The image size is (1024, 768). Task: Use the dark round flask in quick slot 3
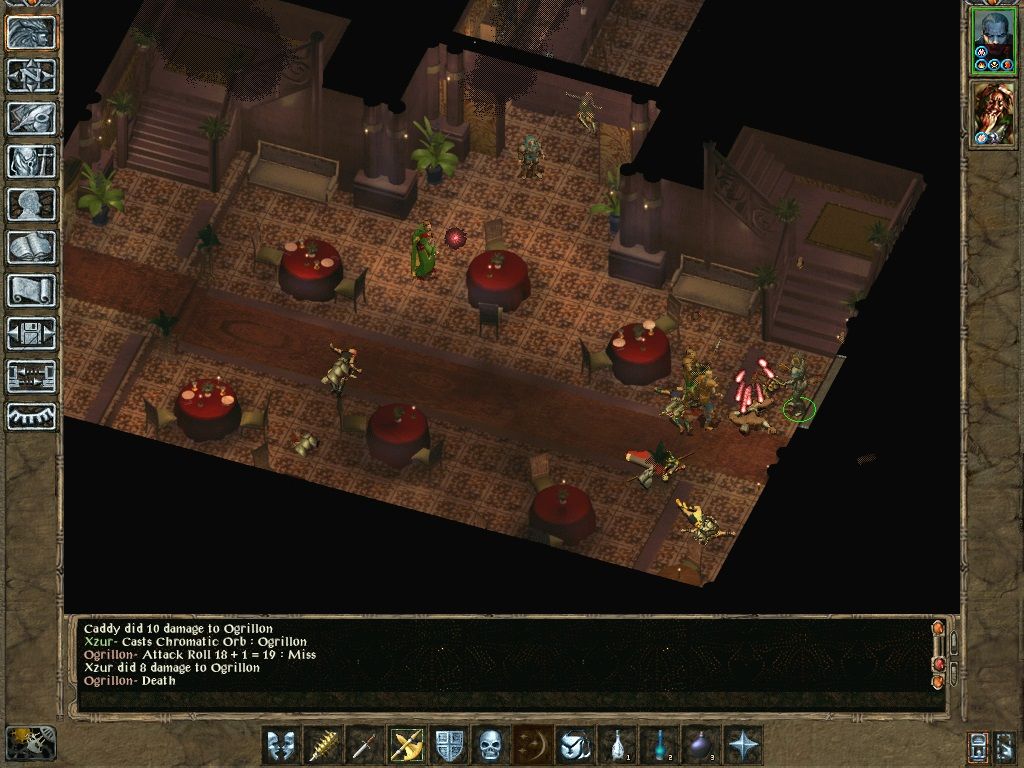(x=701, y=745)
